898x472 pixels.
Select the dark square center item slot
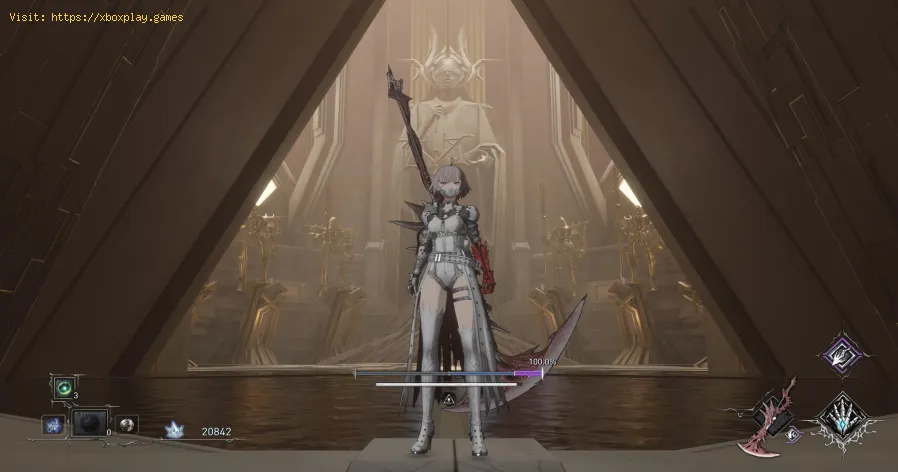click(89, 424)
